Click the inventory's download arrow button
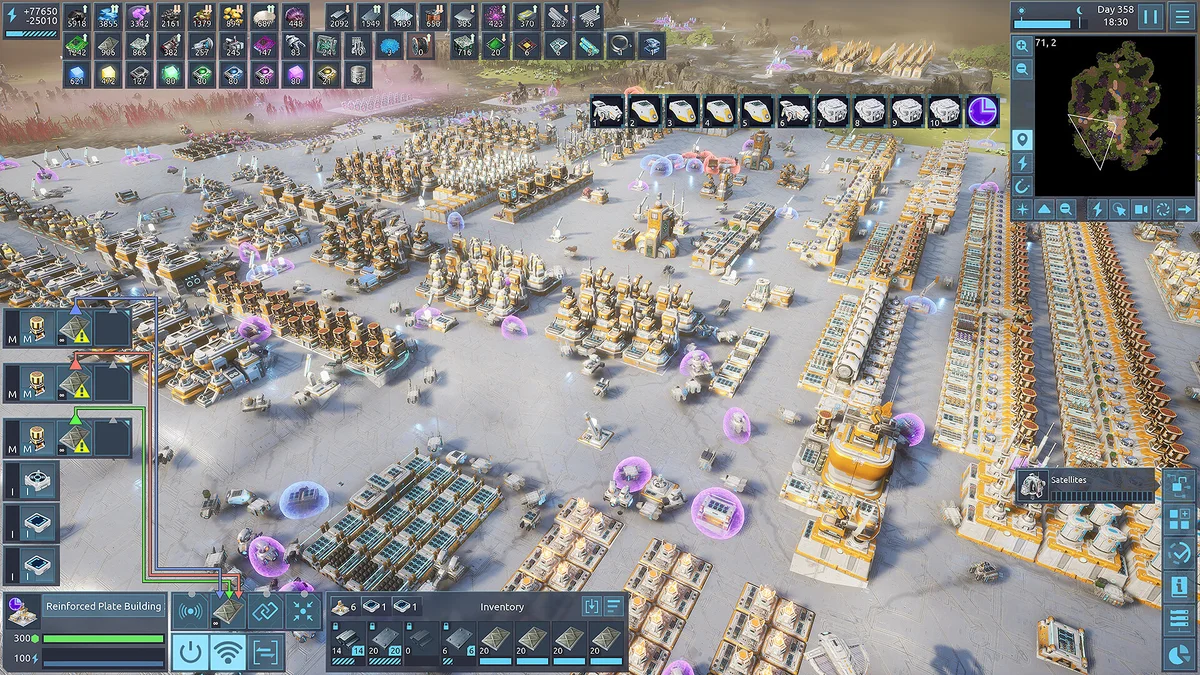Screen dimensions: 1200x675 pyautogui.click(x=591, y=606)
